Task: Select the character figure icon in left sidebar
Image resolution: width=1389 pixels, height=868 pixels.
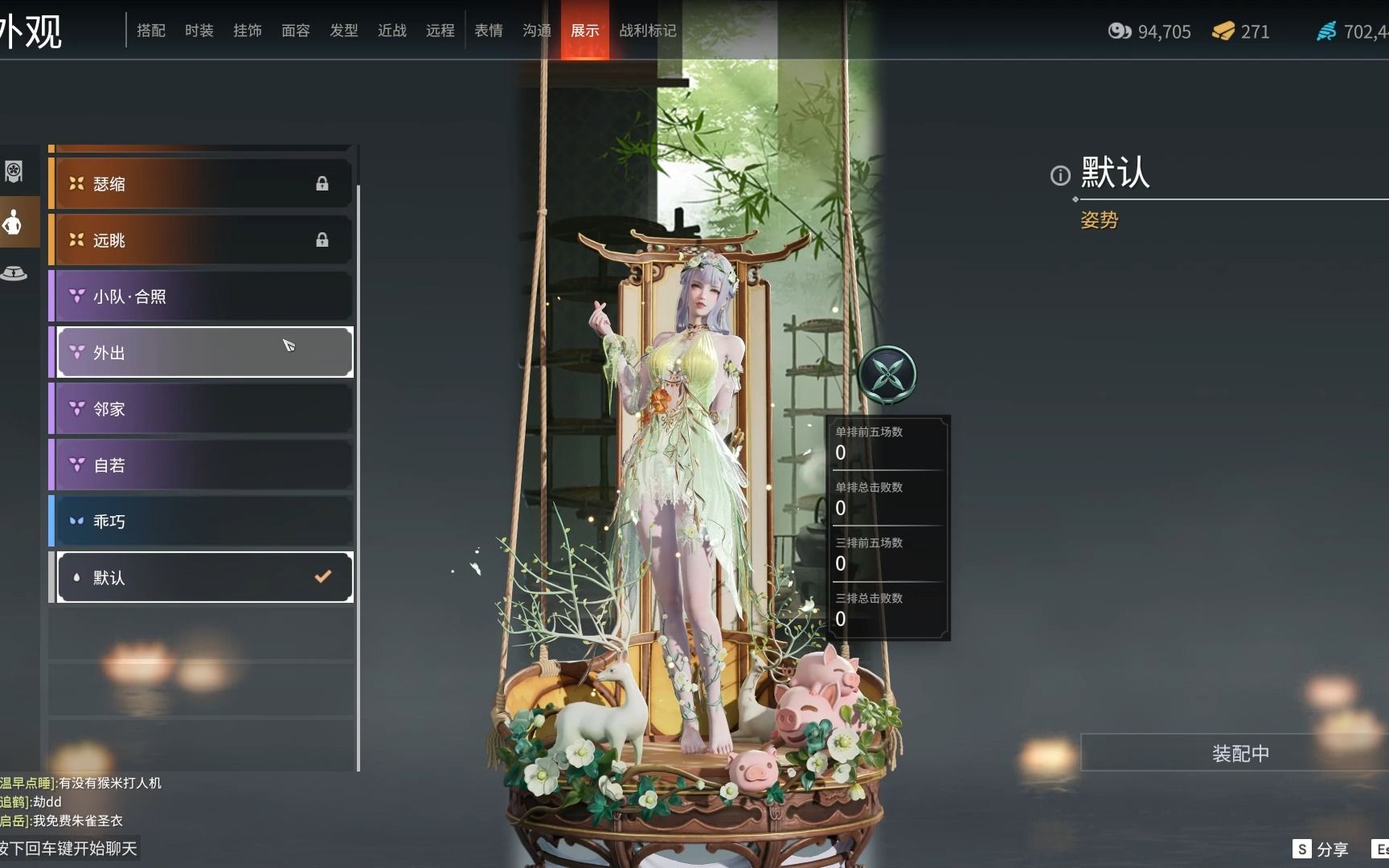Action: pyautogui.click(x=12, y=223)
